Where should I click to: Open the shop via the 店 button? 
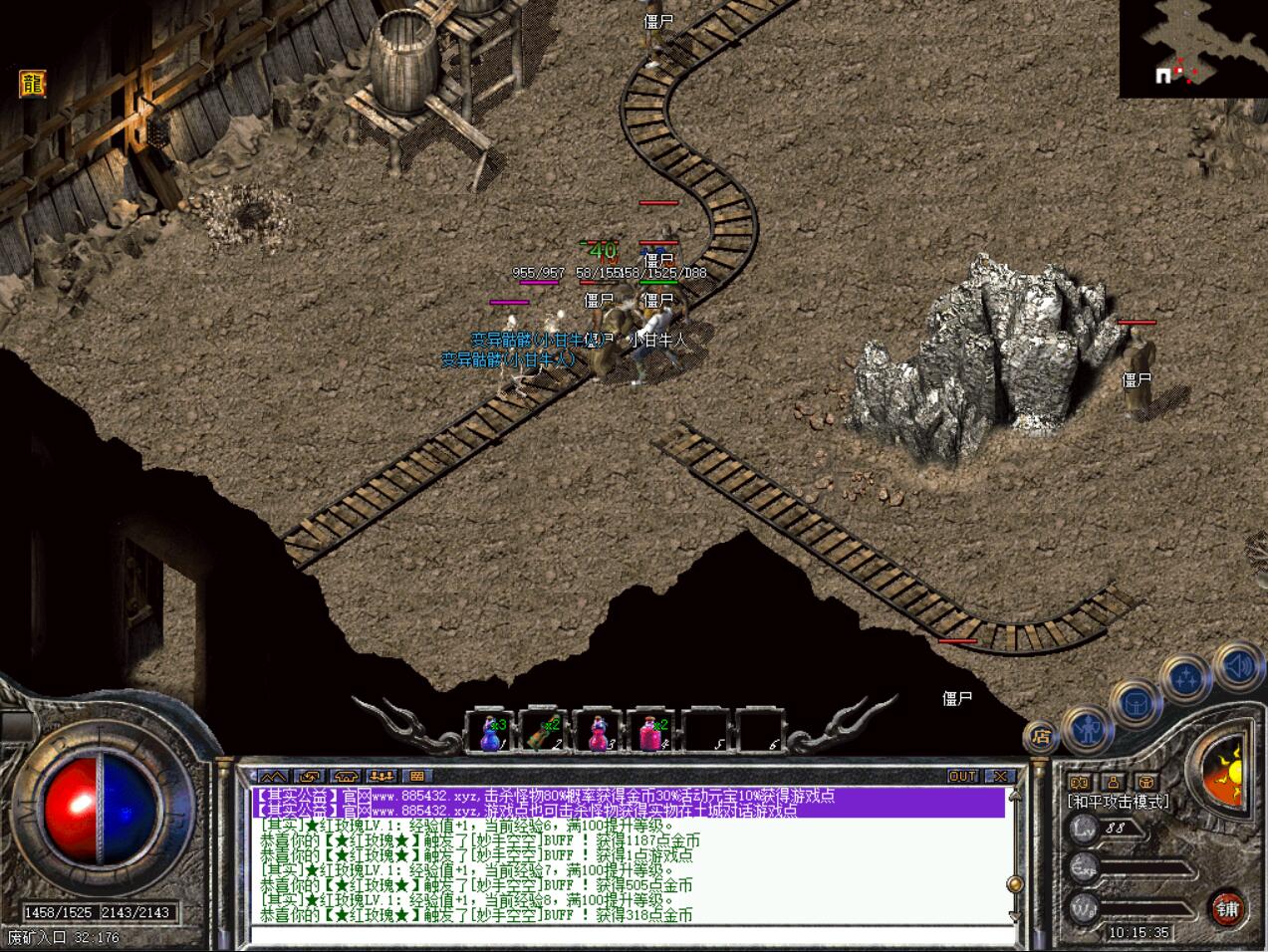coord(1041,738)
